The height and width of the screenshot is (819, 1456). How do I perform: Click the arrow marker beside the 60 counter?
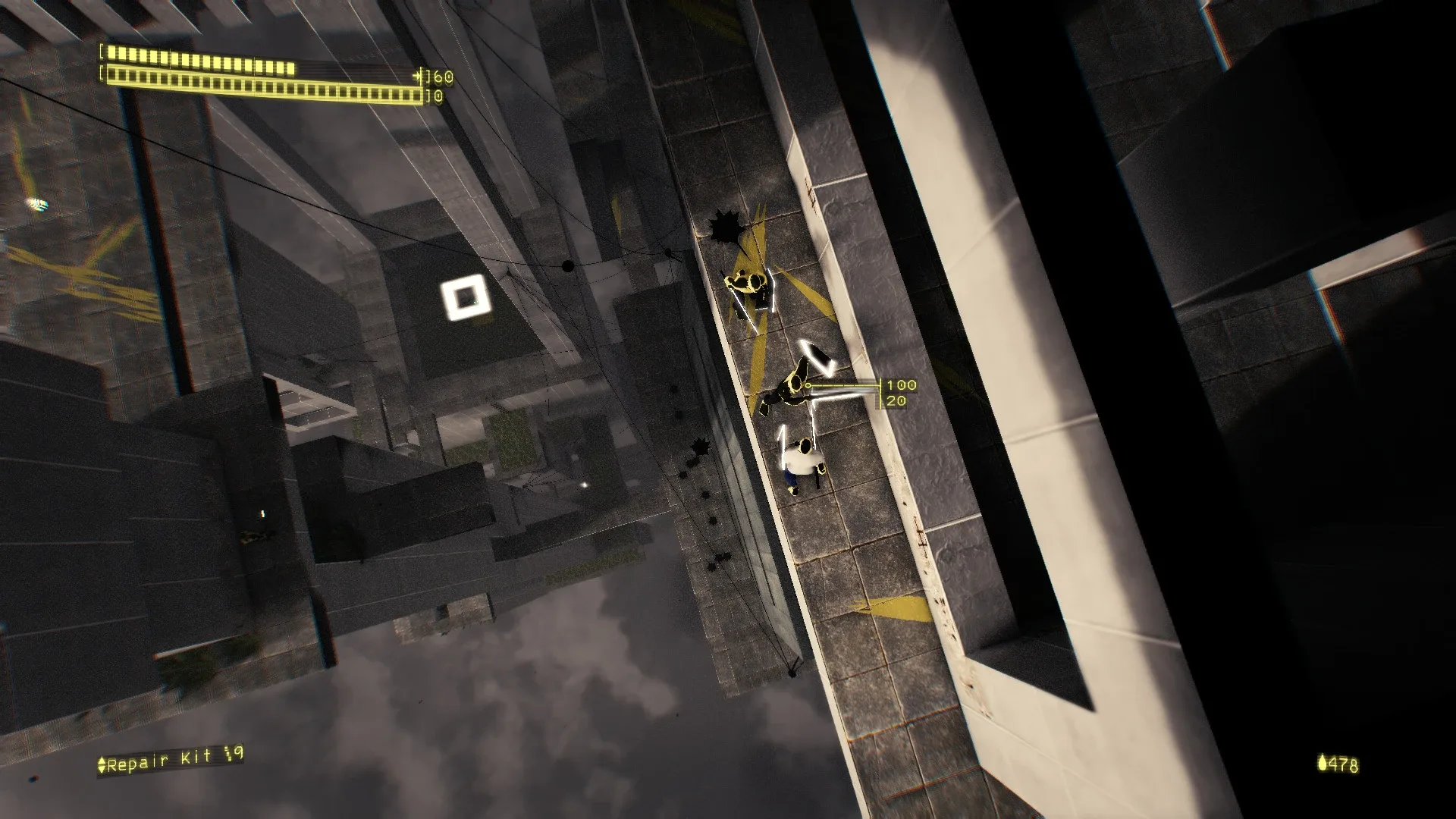tap(417, 75)
